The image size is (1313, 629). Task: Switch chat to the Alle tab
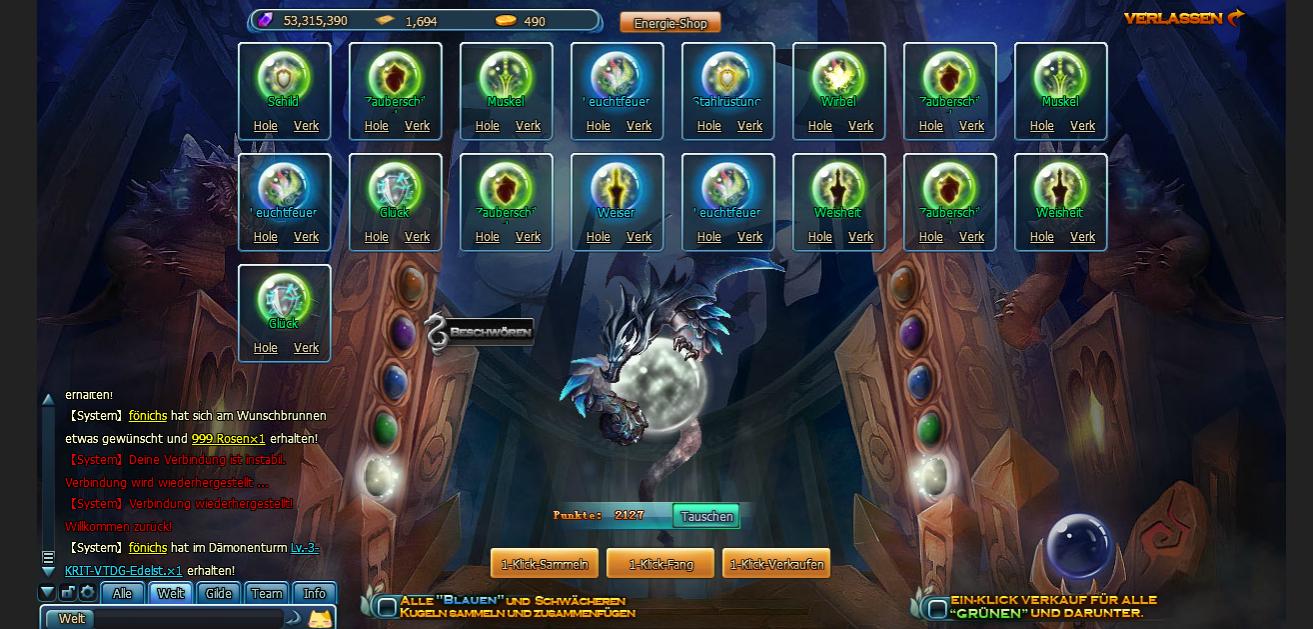pos(122,593)
